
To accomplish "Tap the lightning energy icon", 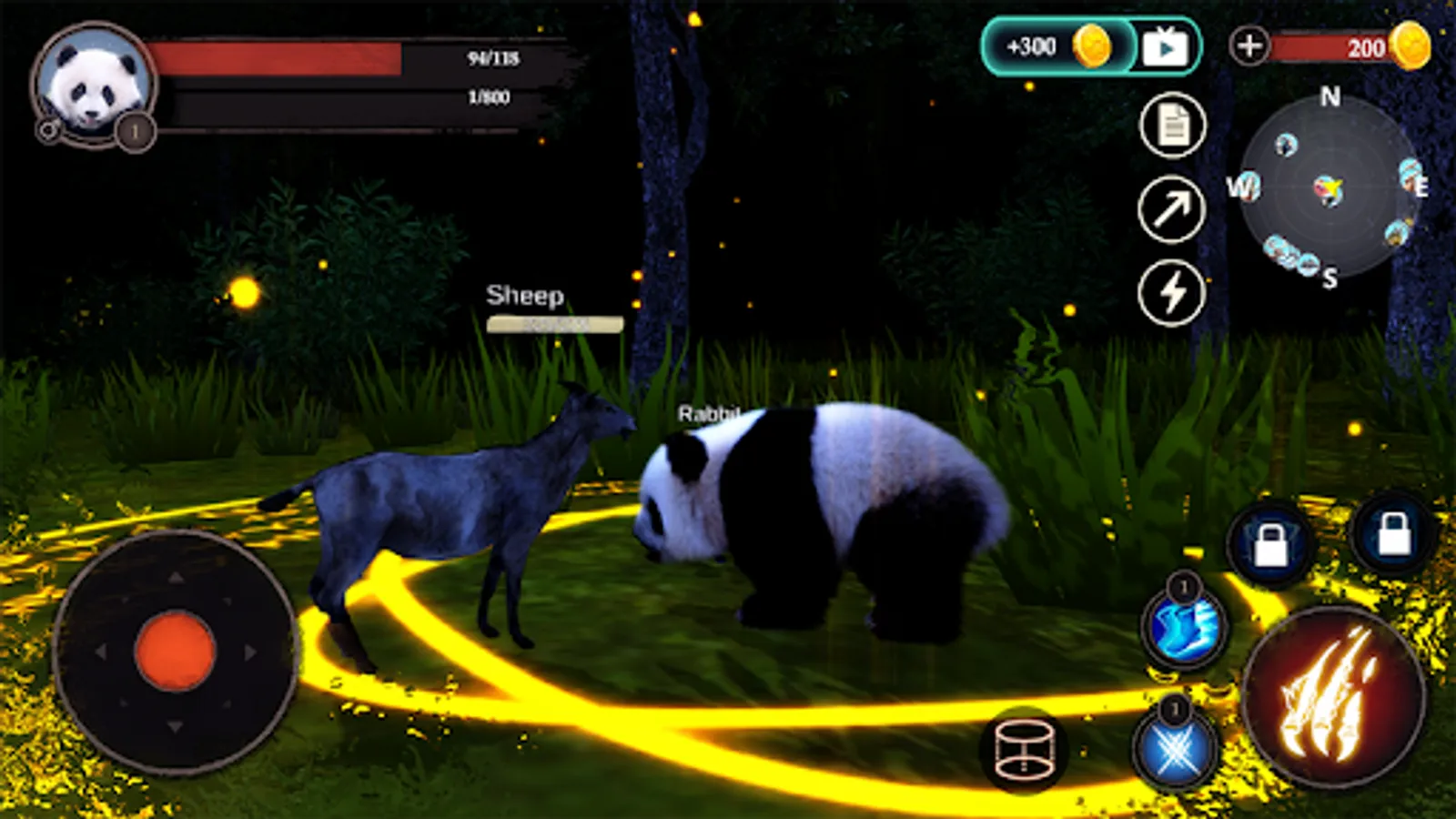I will tap(1173, 293).
